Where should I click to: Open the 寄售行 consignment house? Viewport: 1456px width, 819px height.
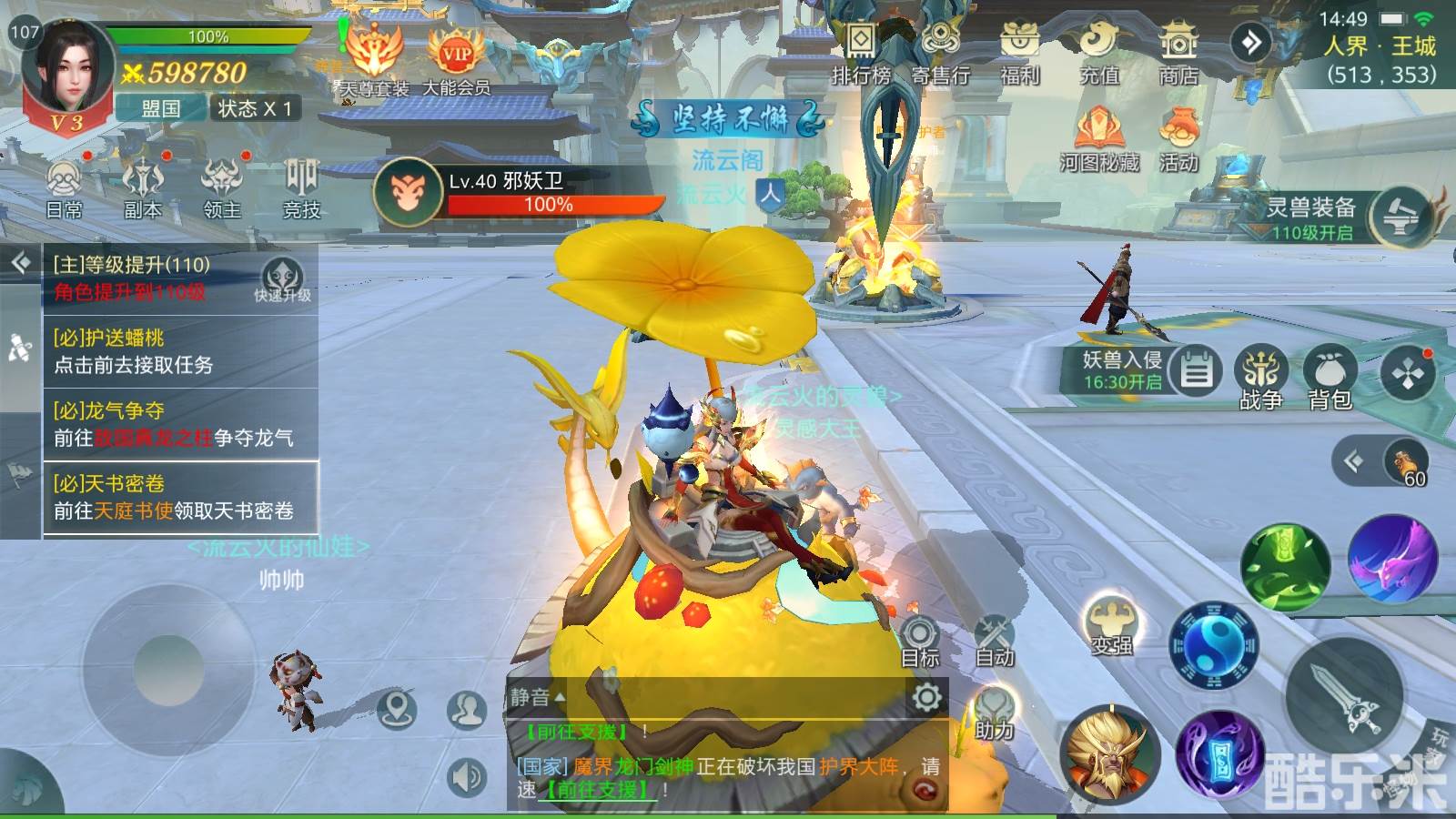[x=940, y=55]
